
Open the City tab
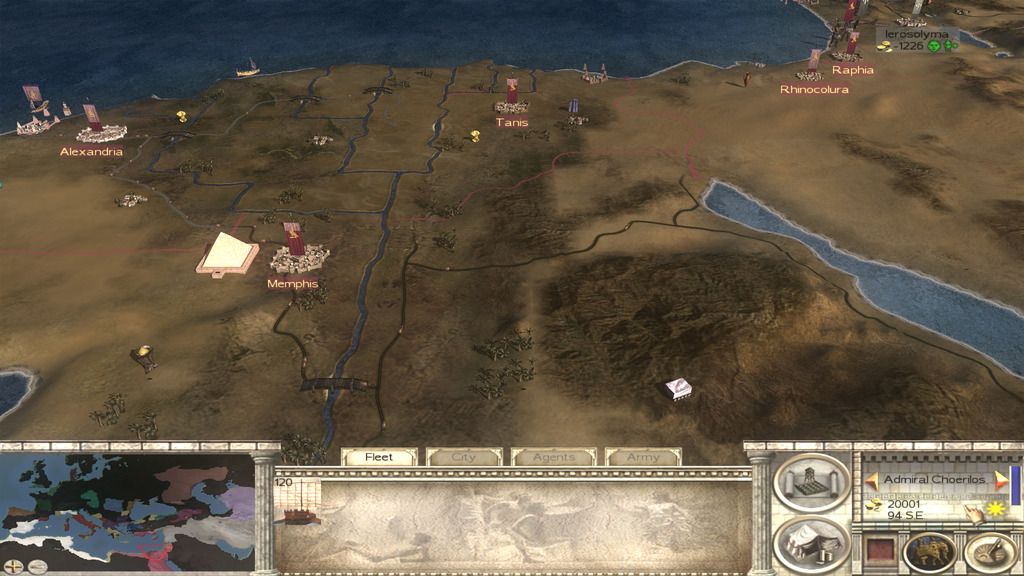point(464,457)
